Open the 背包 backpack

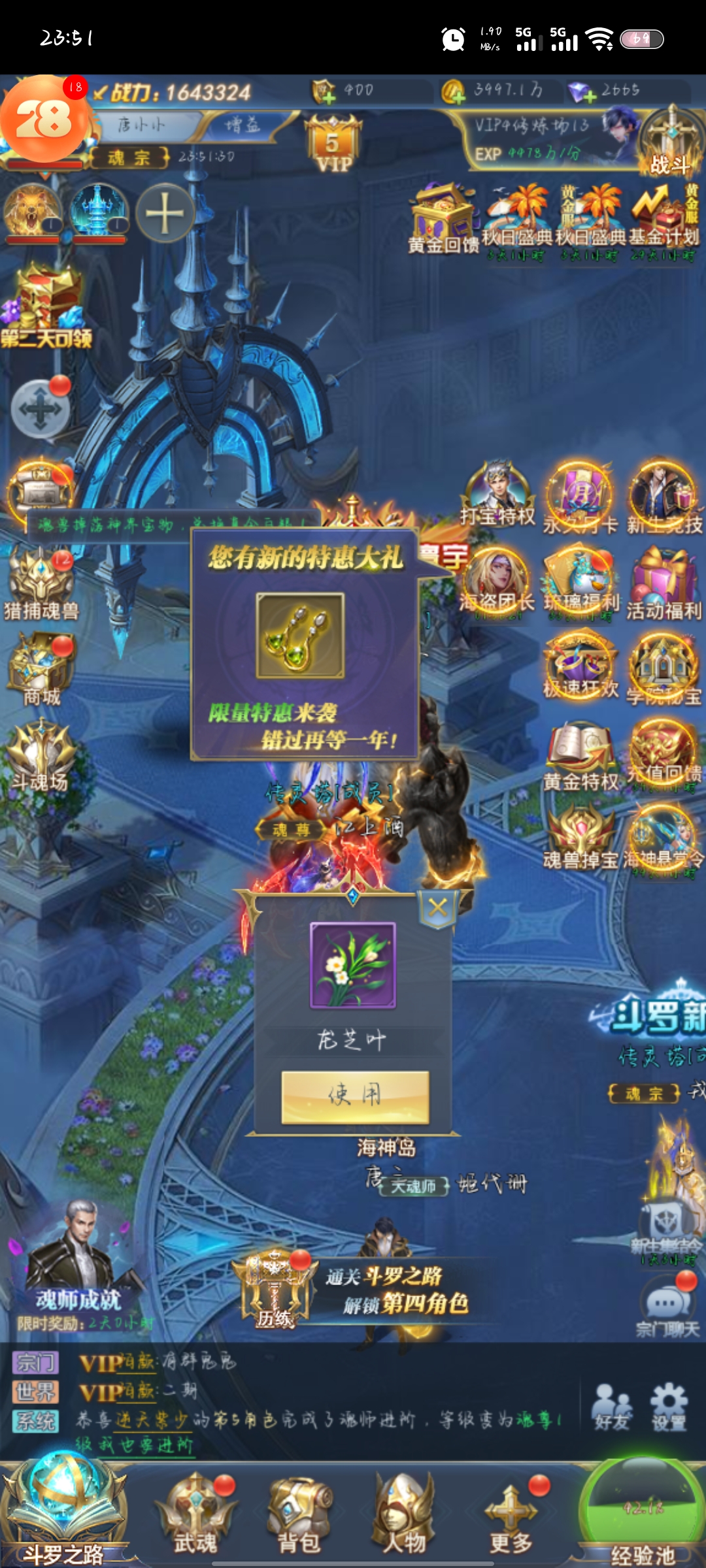[300, 1516]
